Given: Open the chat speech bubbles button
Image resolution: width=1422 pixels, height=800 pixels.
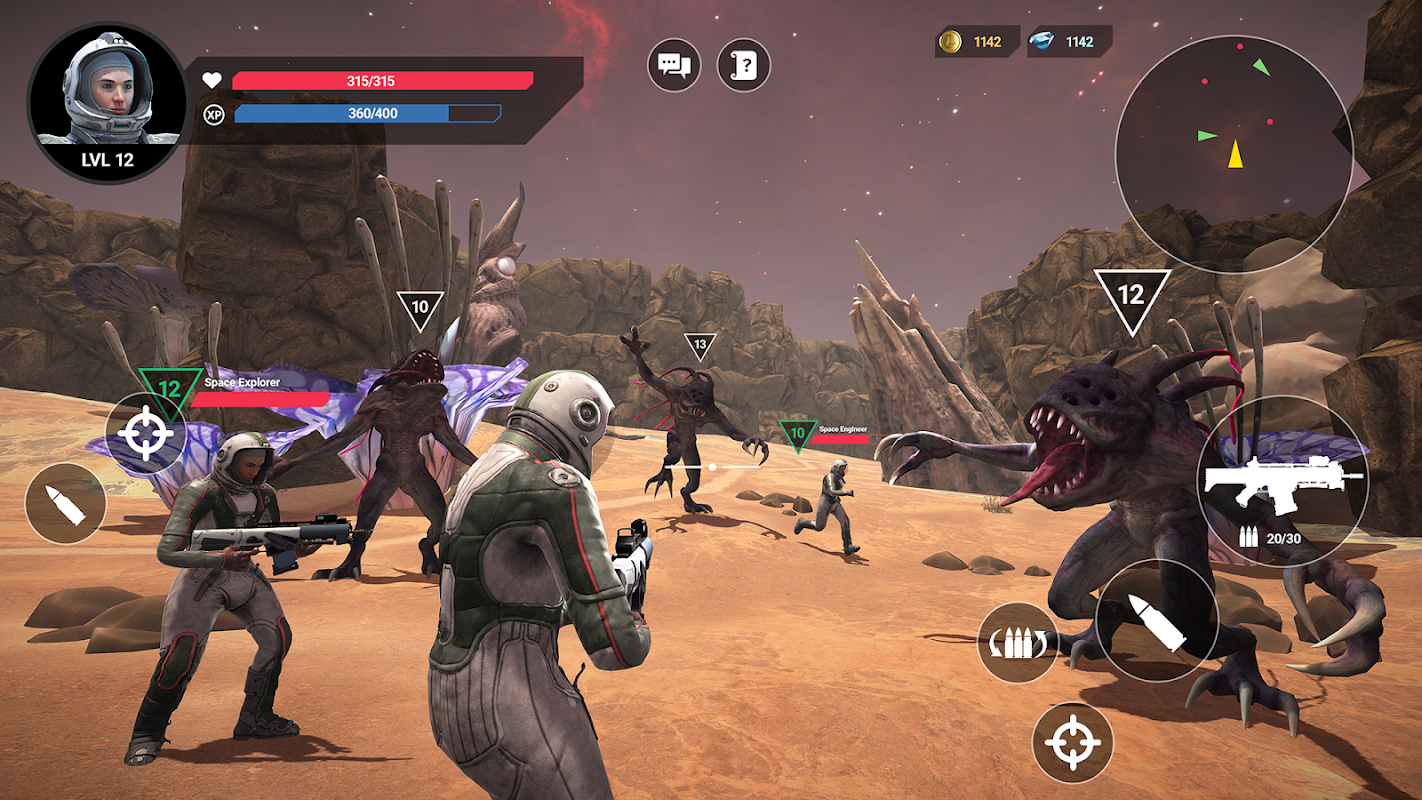Looking at the screenshot, I should tap(674, 66).
